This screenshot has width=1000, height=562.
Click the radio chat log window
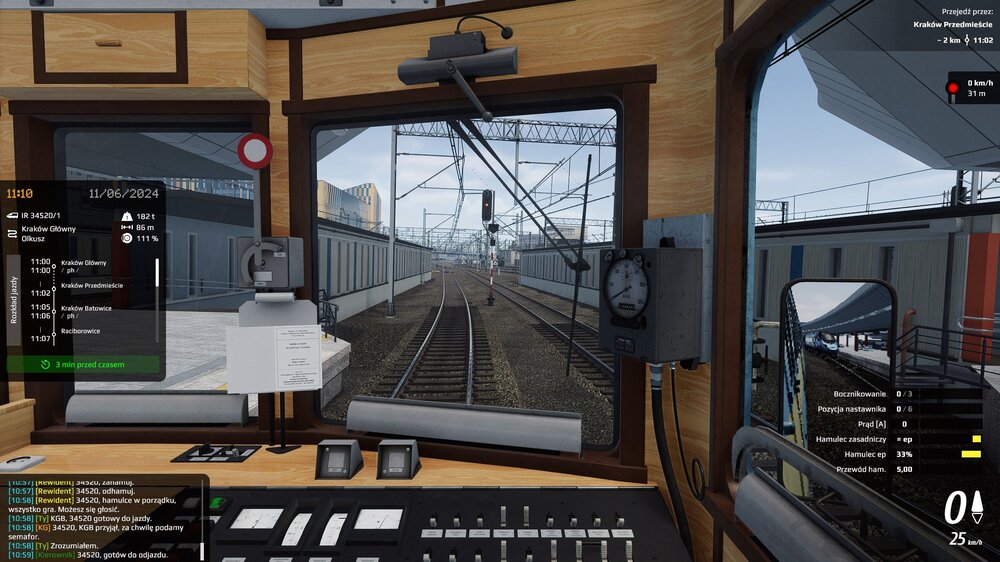100,518
